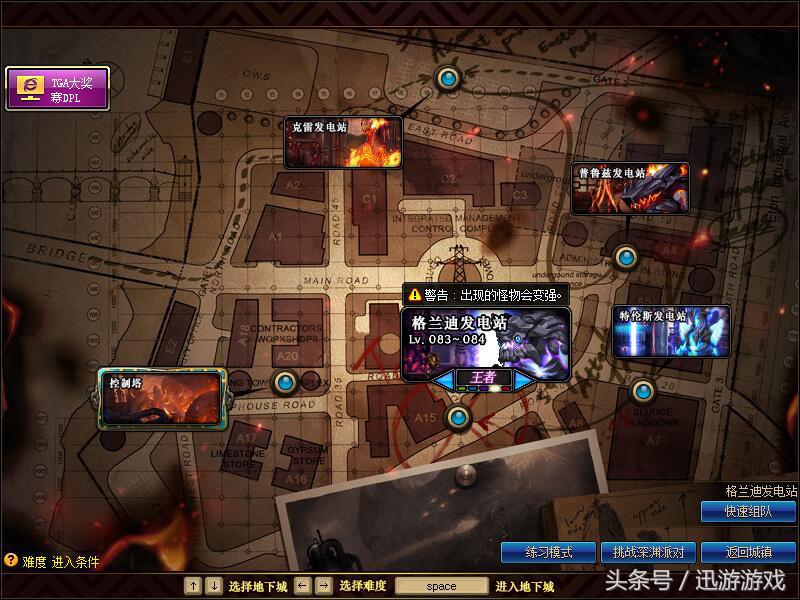Choose the 普鲁兹发电站 dungeon tile
This screenshot has width=800, height=600.
[630, 188]
